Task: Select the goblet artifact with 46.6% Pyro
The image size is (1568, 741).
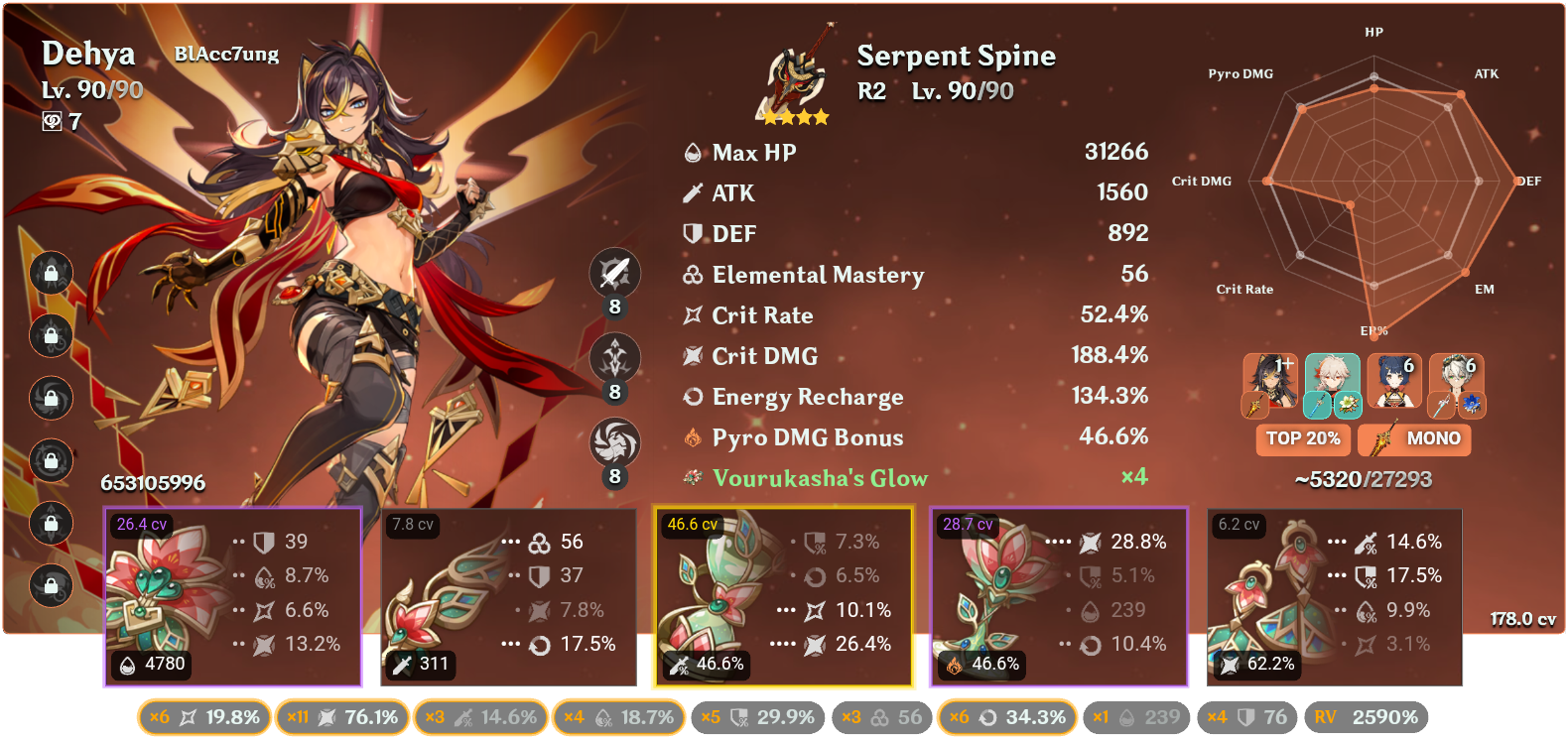Action: (x=1058, y=595)
